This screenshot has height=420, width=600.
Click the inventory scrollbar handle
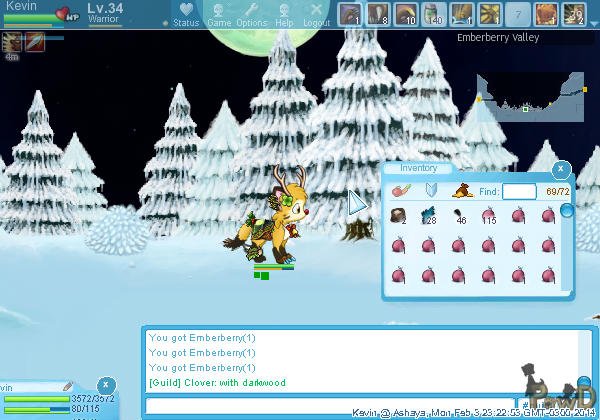[567, 211]
